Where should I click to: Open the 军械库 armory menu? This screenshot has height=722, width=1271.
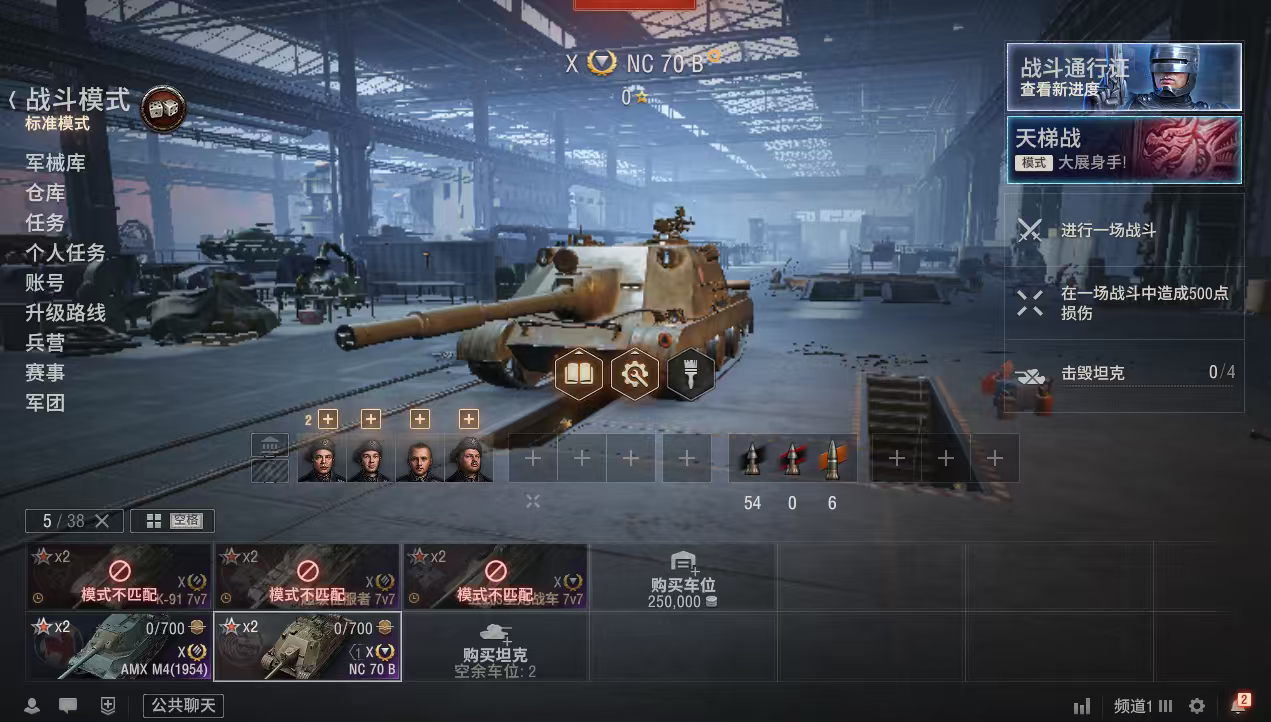point(56,163)
